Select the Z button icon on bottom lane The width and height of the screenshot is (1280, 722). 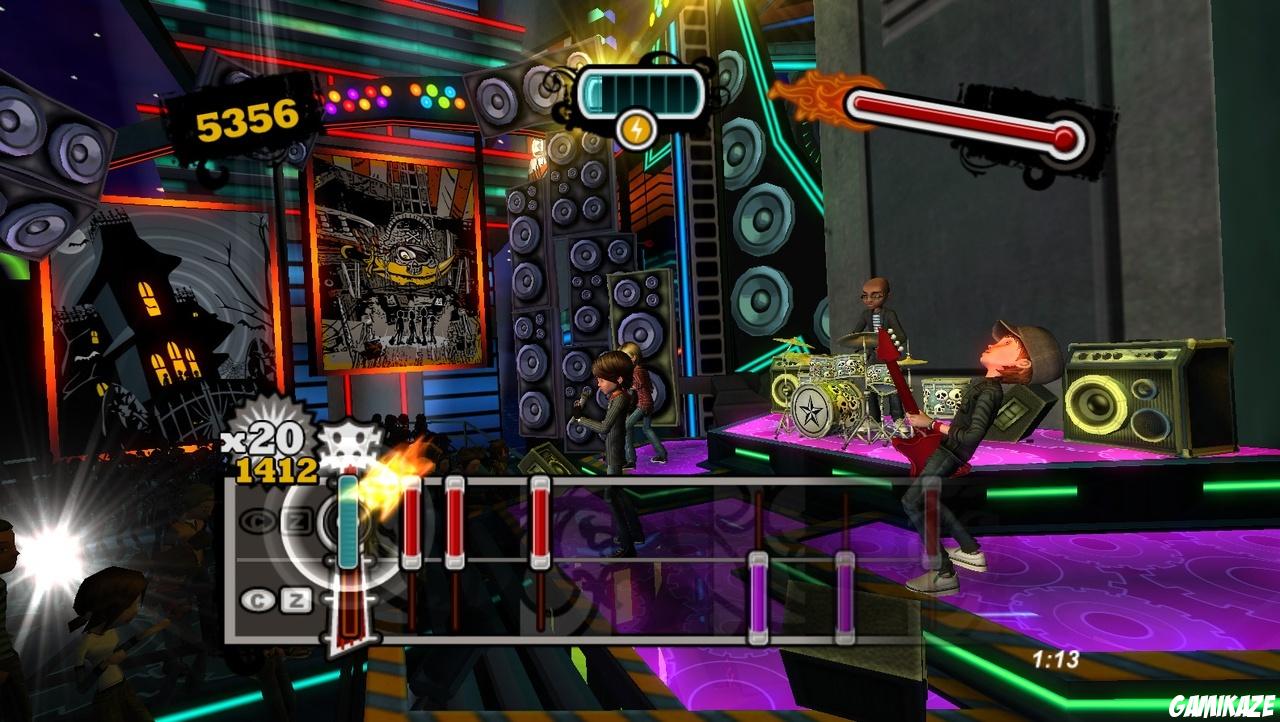(x=296, y=597)
